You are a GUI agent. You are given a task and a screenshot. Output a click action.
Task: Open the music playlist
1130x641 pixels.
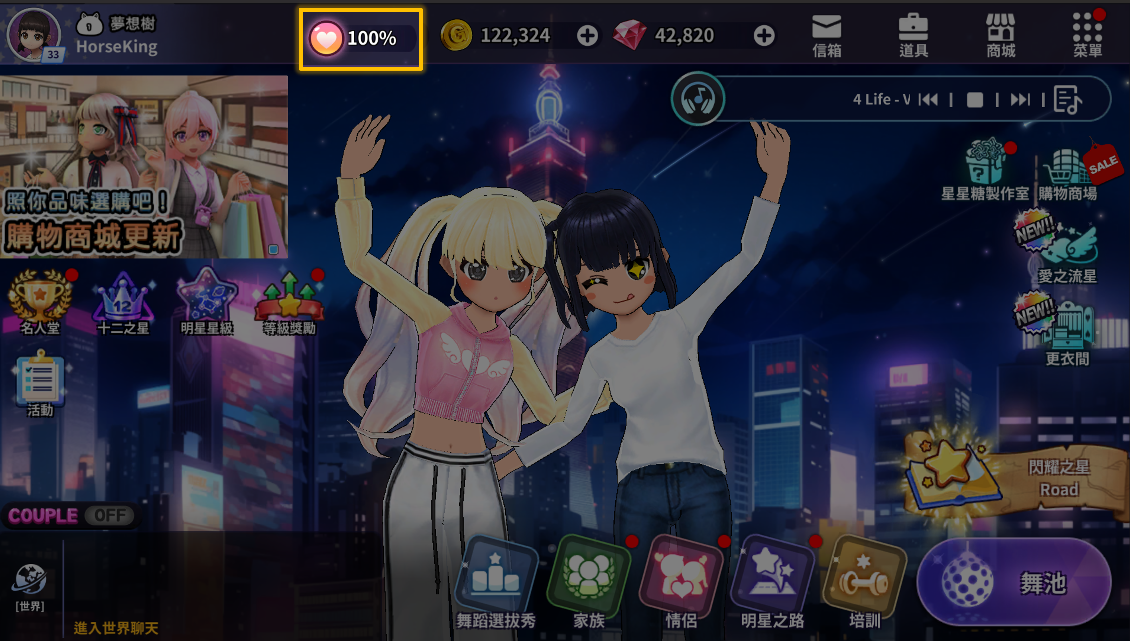point(1067,99)
